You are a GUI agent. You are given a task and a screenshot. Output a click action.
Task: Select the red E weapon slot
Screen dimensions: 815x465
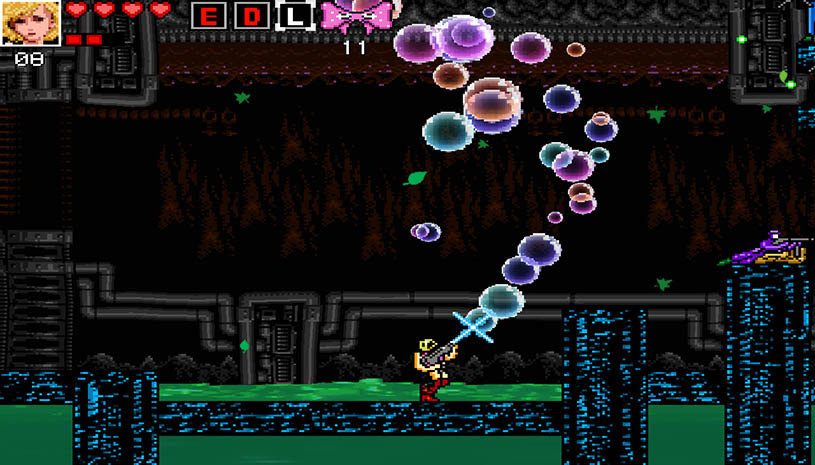click(209, 16)
